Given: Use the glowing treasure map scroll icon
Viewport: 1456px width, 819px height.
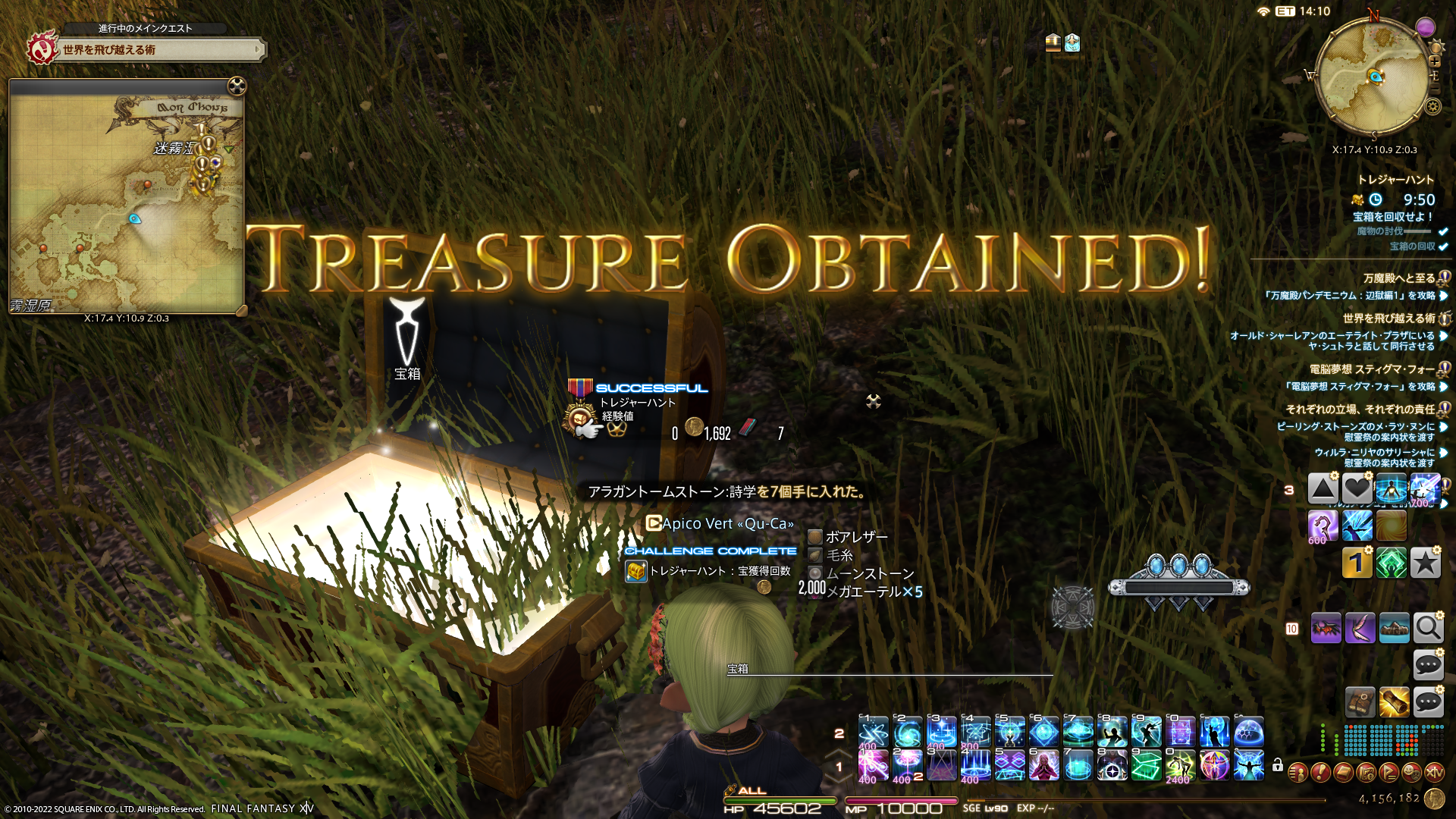Looking at the screenshot, I should point(1394,703).
